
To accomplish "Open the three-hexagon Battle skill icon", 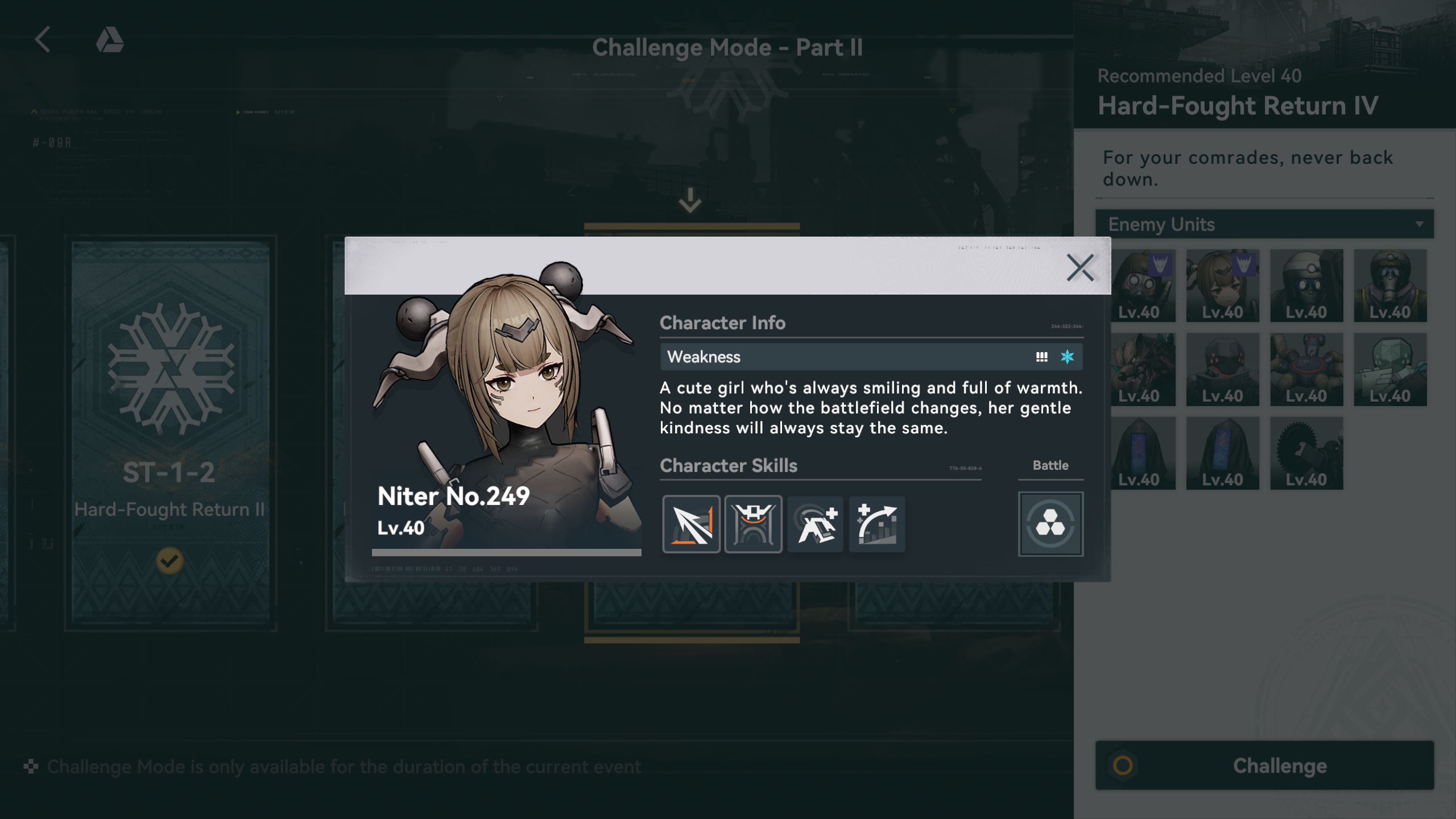I will (x=1050, y=524).
